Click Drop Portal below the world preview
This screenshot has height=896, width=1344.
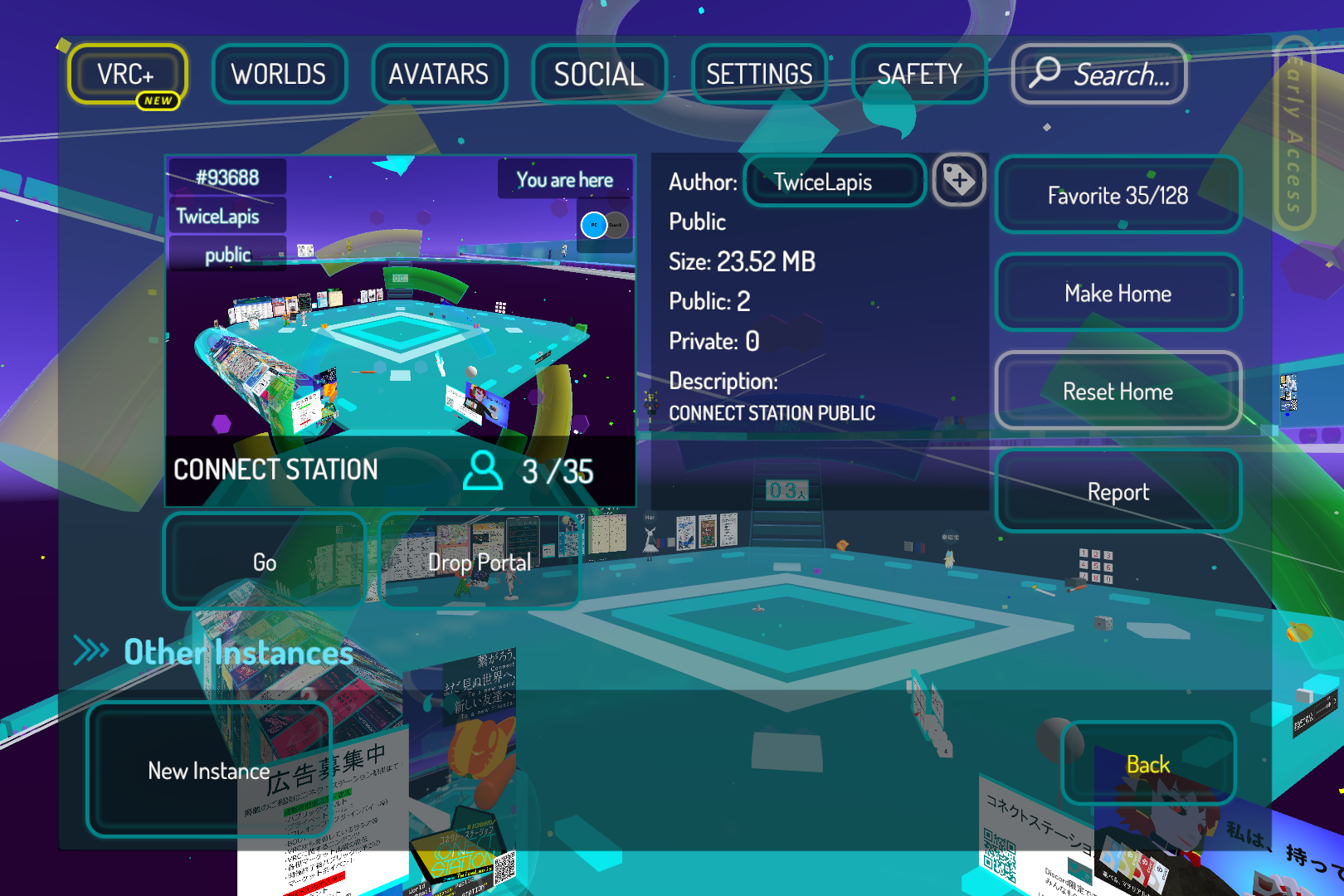click(x=480, y=562)
